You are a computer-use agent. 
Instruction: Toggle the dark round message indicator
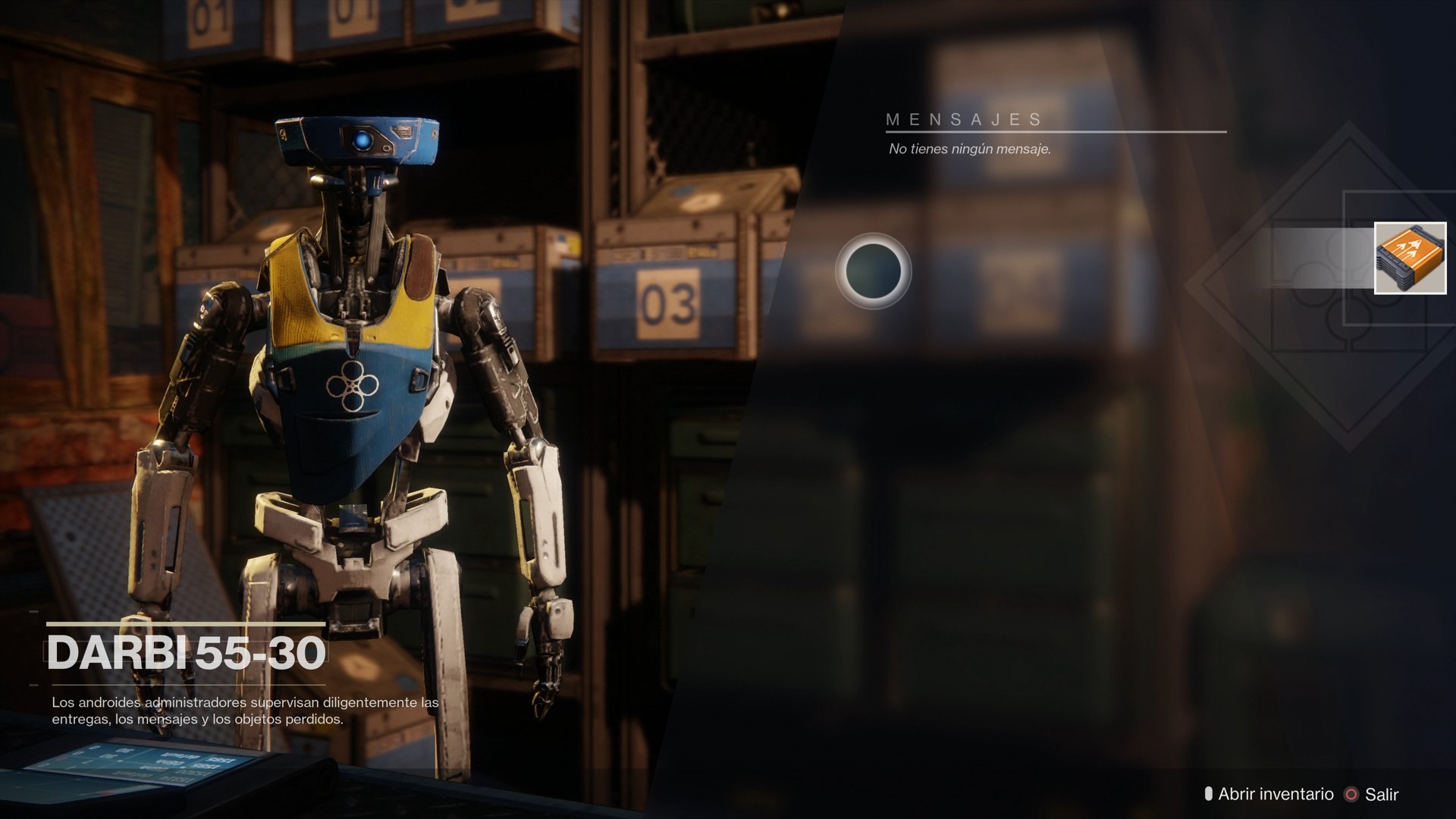(x=874, y=271)
